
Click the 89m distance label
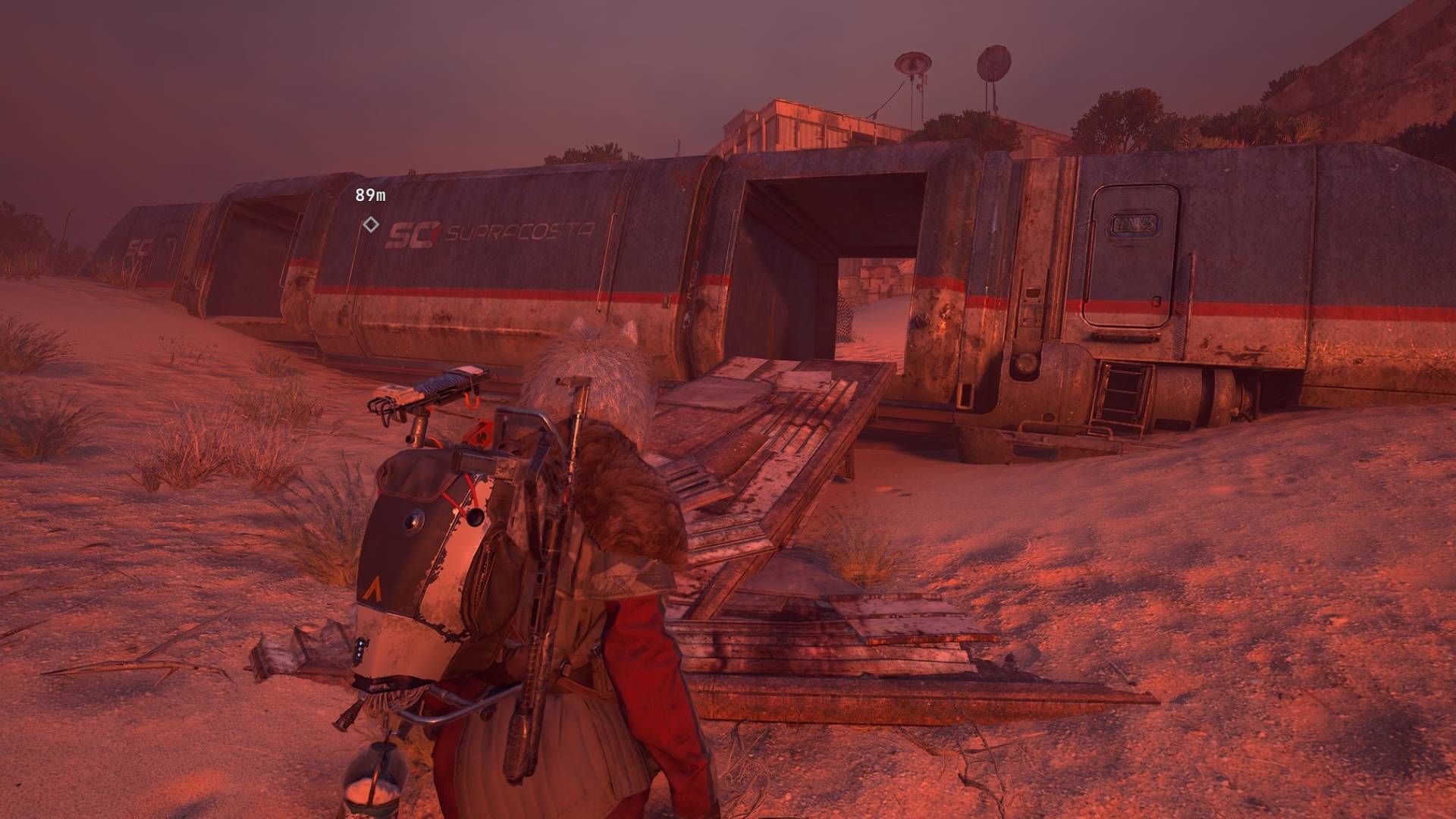pos(369,196)
